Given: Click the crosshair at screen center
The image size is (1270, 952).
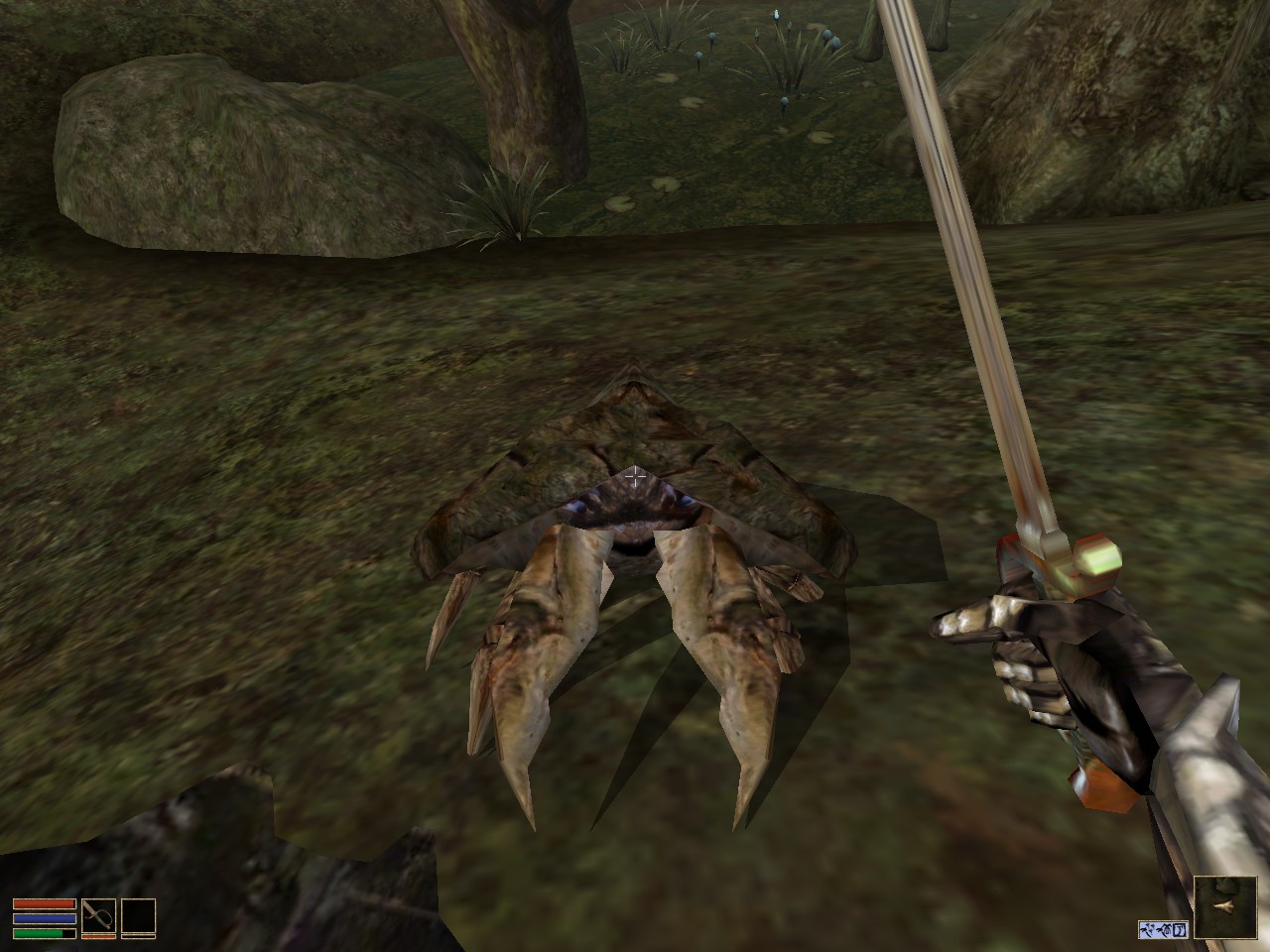Looking at the screenshot, I should click(x=635, y=476).
